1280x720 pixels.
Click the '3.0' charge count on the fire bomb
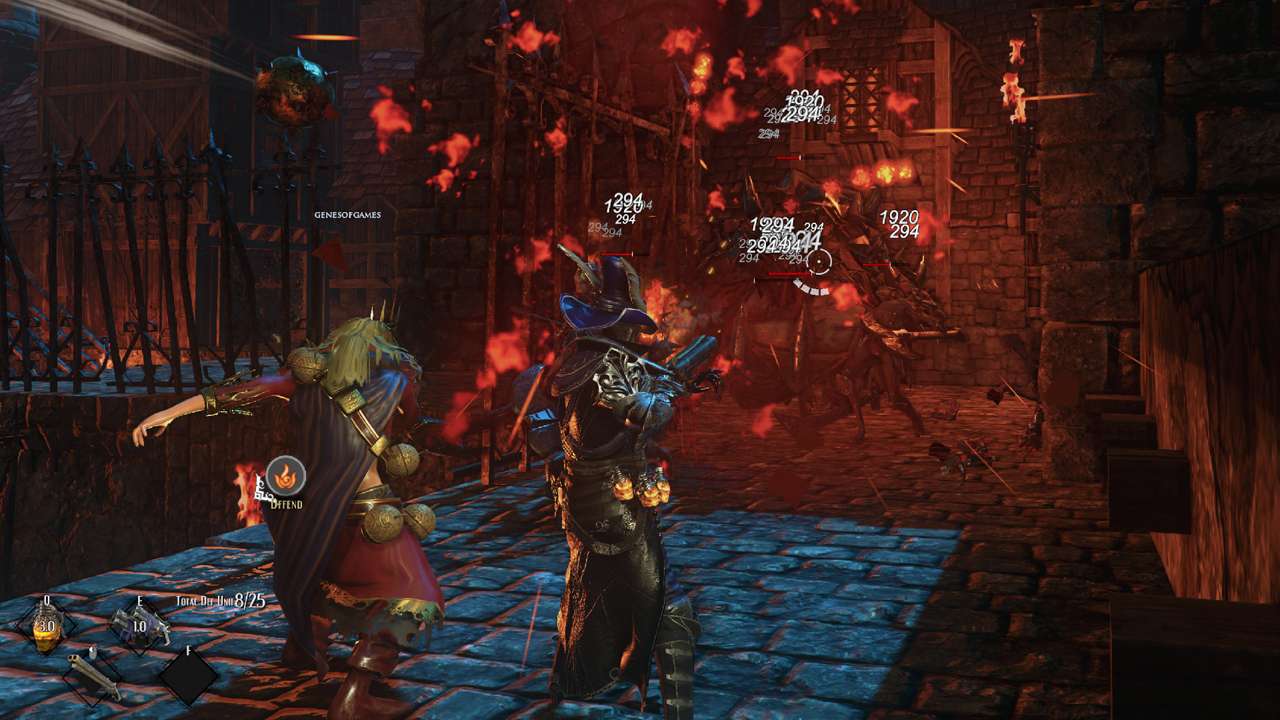point(48,626)
